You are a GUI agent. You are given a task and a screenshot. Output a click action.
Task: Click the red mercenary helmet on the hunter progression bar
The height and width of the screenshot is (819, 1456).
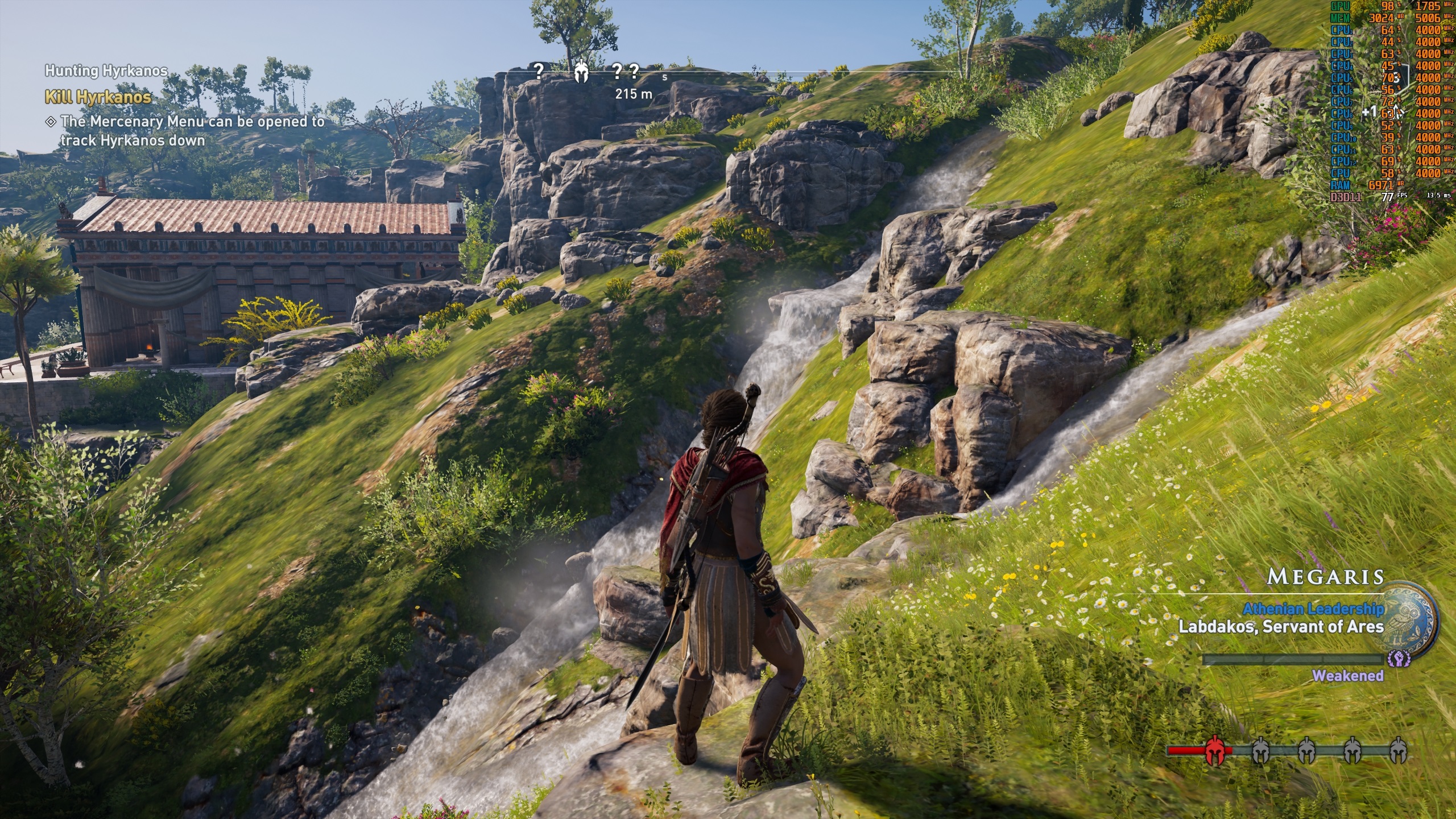(x=1215, y=751)
